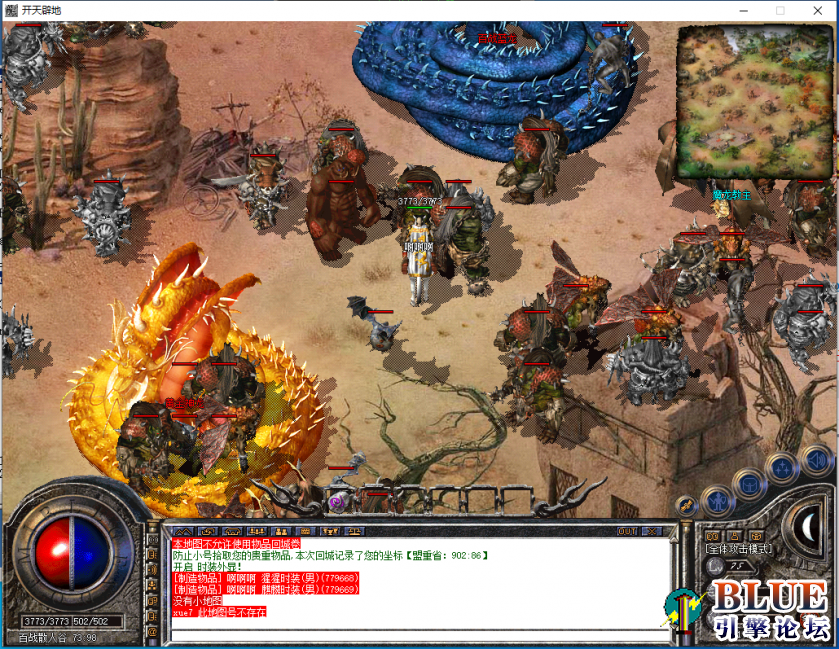The image size is (839, 649).
Task: Toggle the all-attack mode label
Action: pyautogui.click(x=739, y=548)
